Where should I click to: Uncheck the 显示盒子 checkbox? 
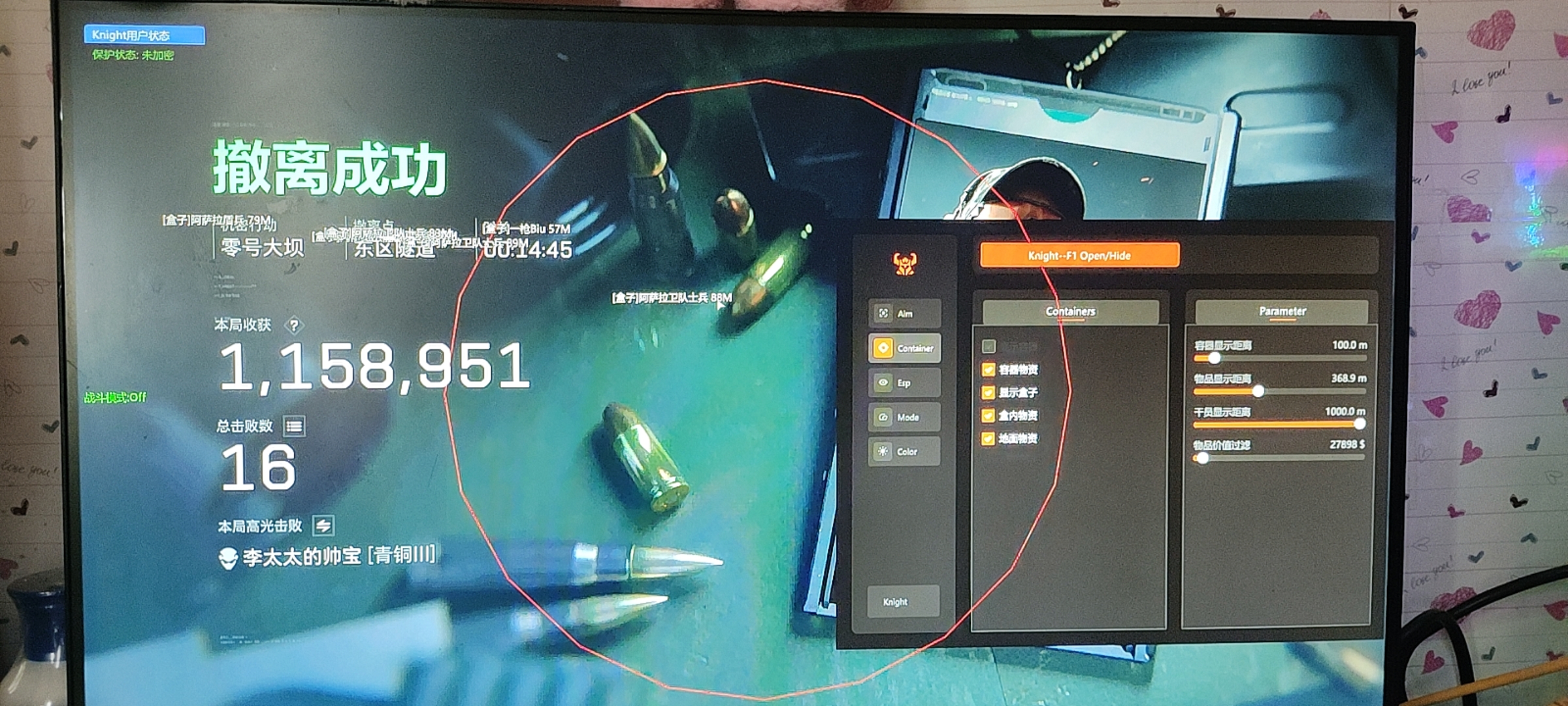click(988, 393)
